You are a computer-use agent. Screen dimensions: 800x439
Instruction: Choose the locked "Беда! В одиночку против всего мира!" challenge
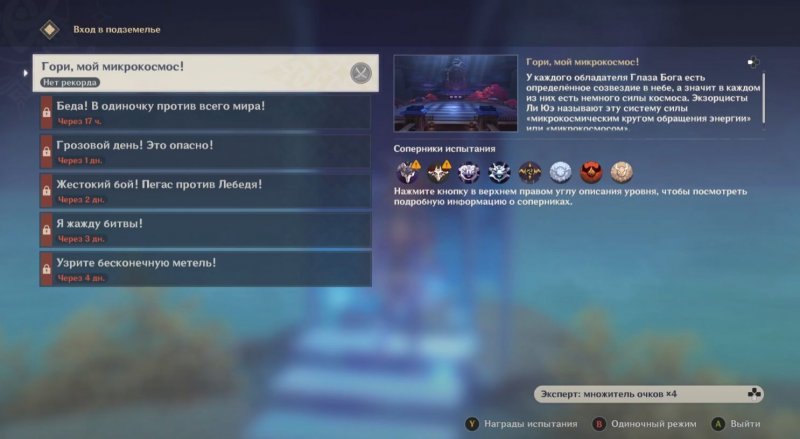[x=204, y=112]
